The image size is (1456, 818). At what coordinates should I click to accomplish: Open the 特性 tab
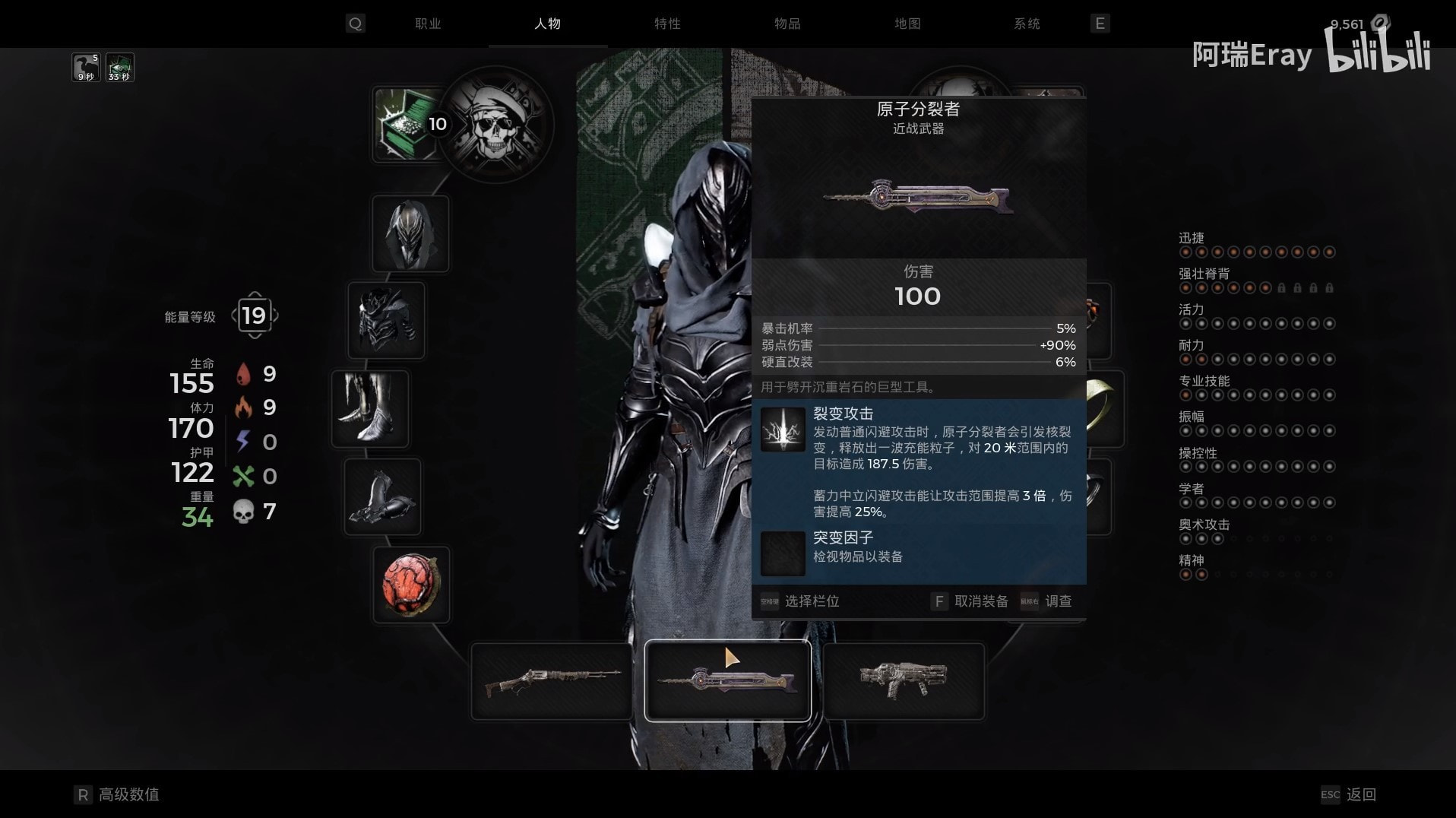click(667, 24)
